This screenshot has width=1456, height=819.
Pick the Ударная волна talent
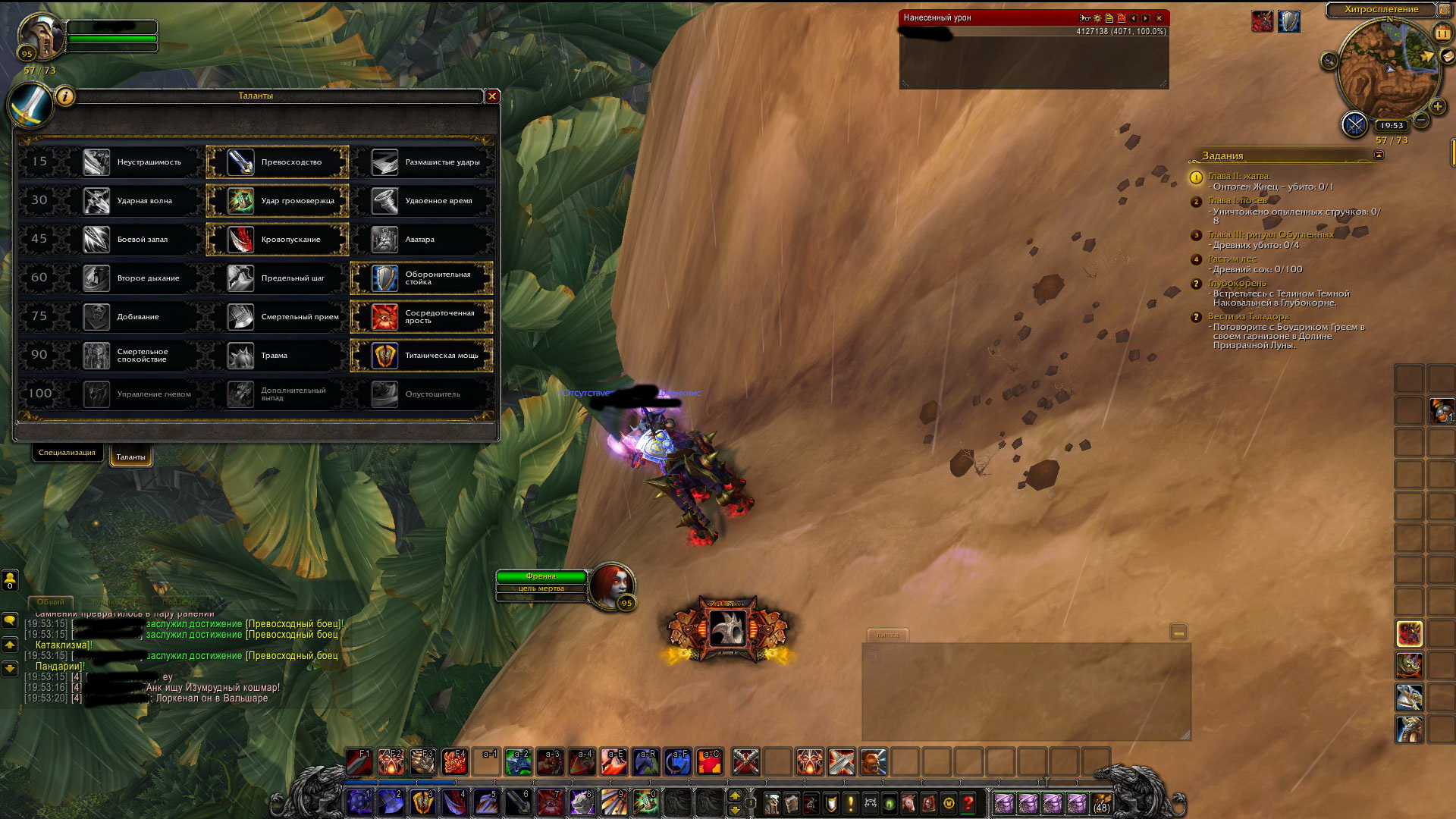click(133, 201)
